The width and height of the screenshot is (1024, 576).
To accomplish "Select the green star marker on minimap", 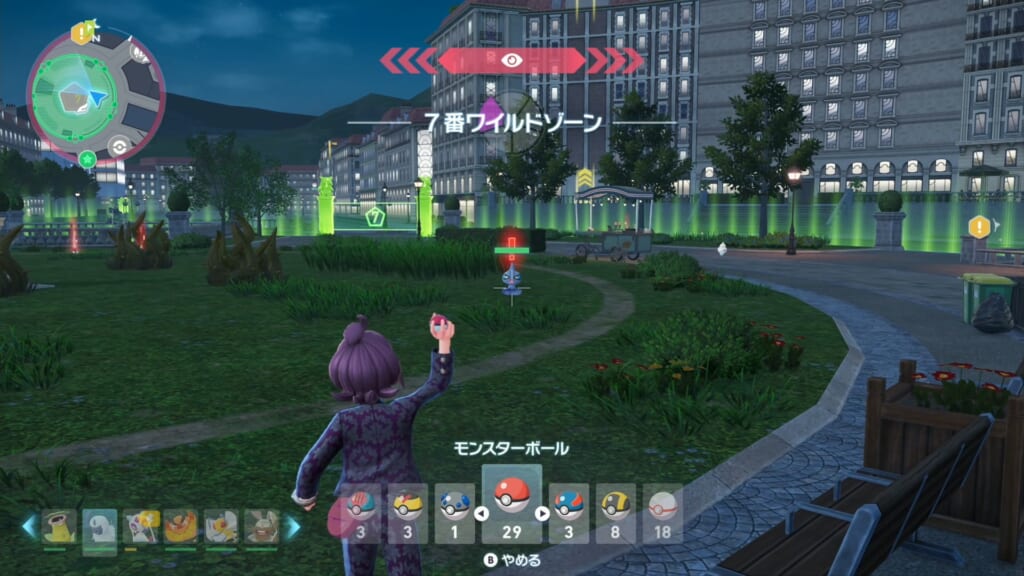I will point(87,158).
